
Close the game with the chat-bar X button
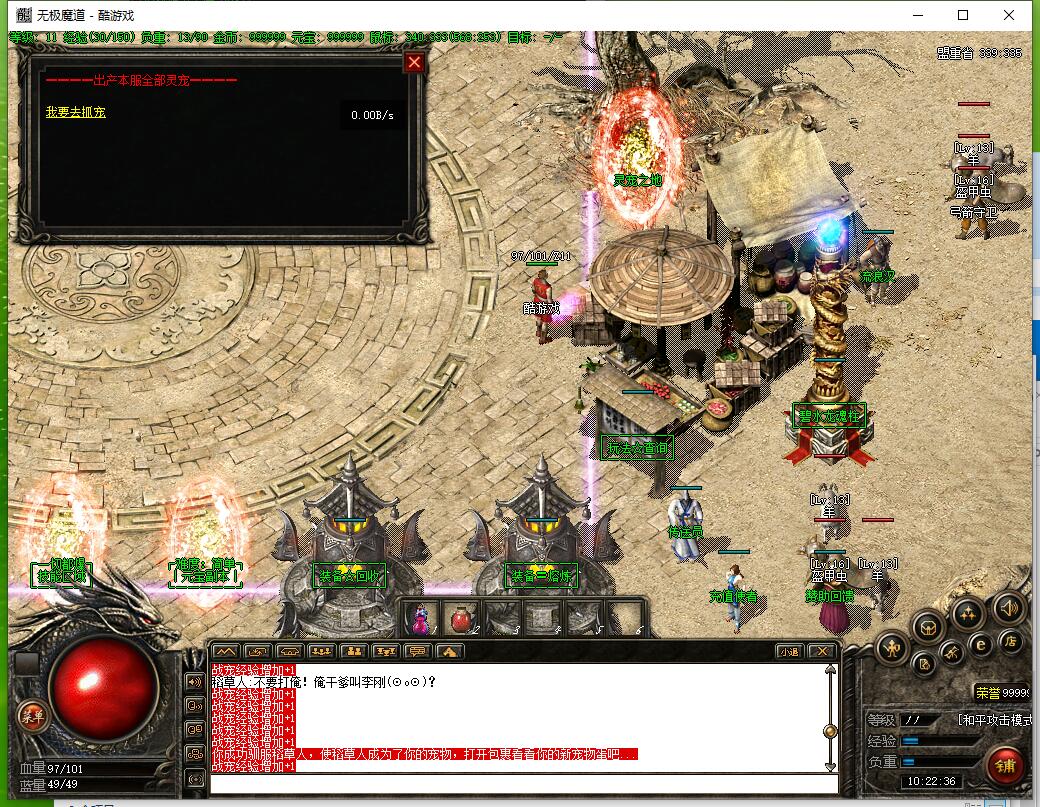click(822, 651)
